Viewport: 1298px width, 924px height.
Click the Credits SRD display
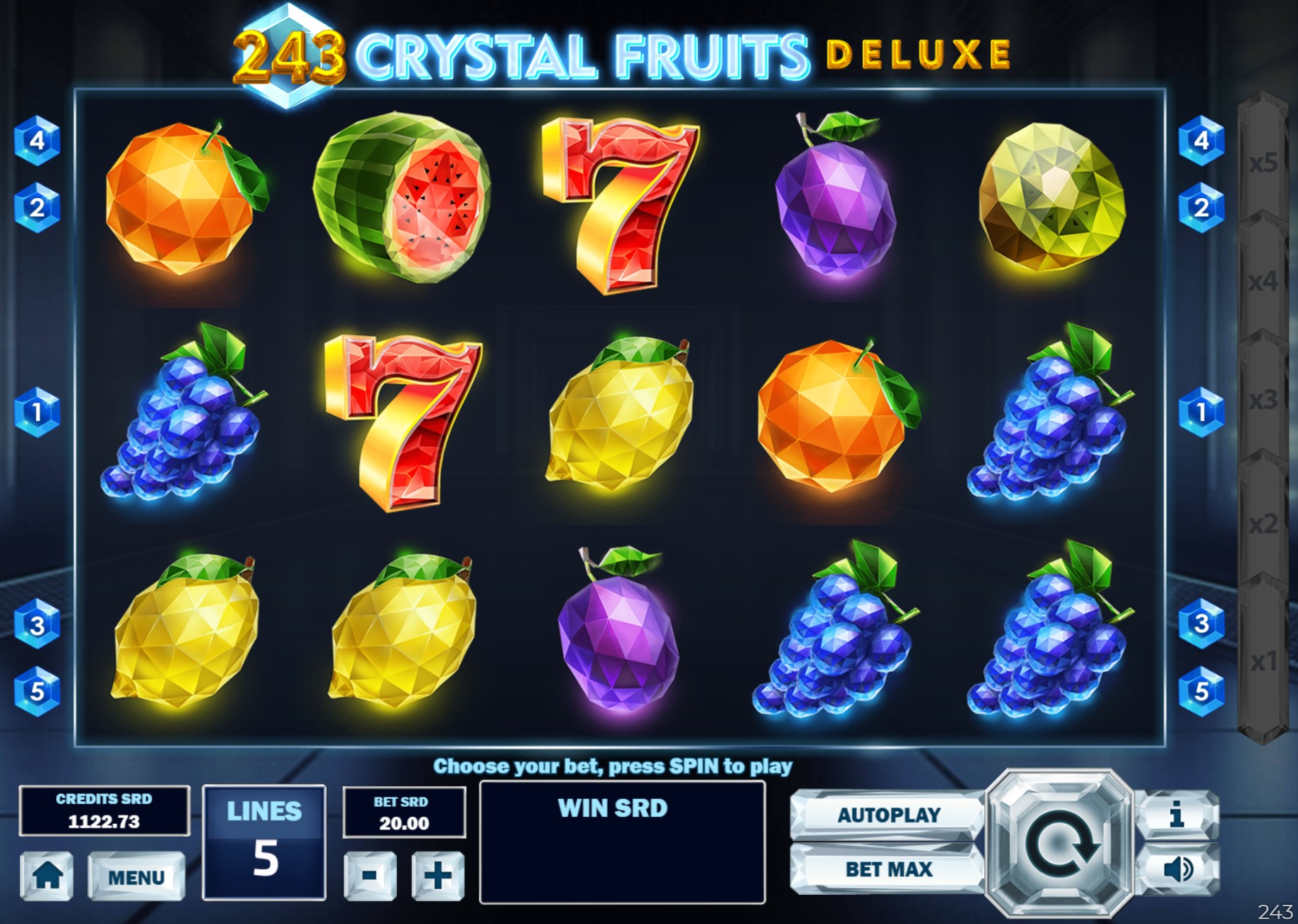click(x=105, y=812)
